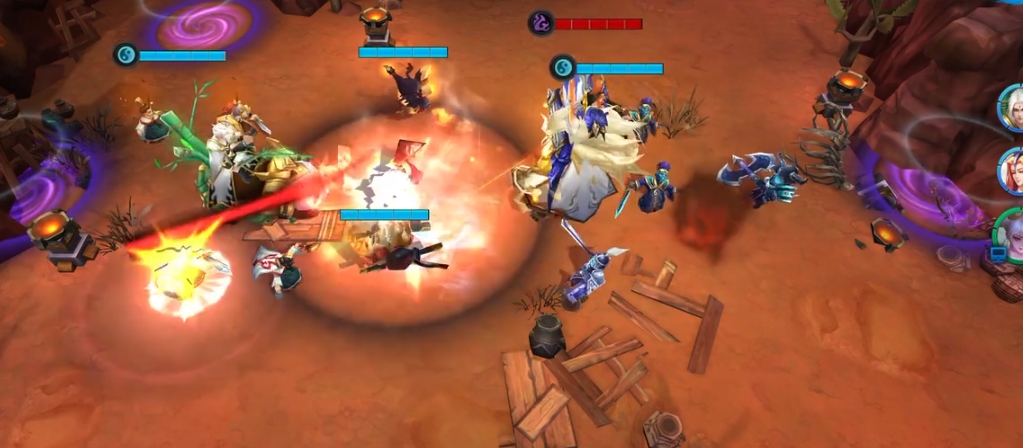Select the white-haired hero portrait with blue ring
1023x448 pixels.
1012,107
